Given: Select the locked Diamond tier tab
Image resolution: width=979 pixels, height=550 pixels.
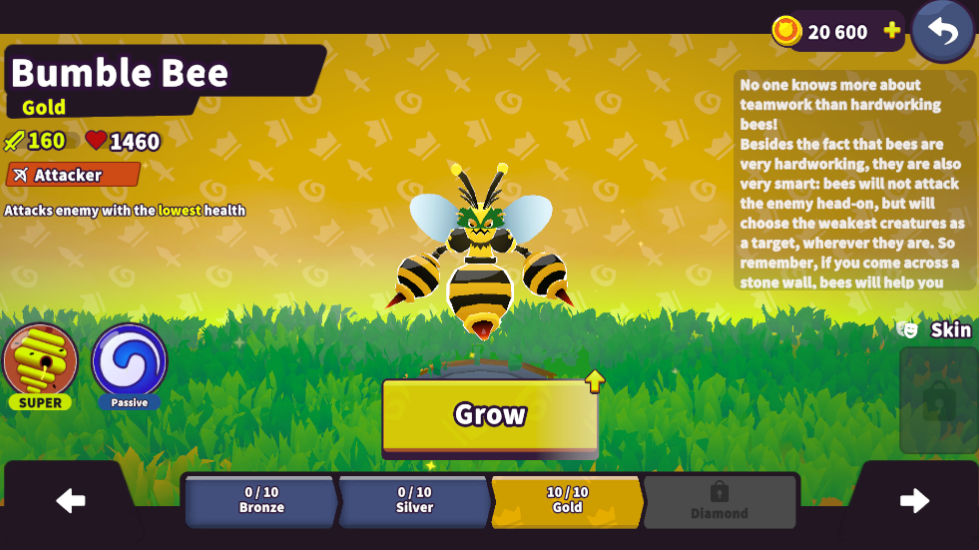Looking at the screenshot, I should coord(719,501).
